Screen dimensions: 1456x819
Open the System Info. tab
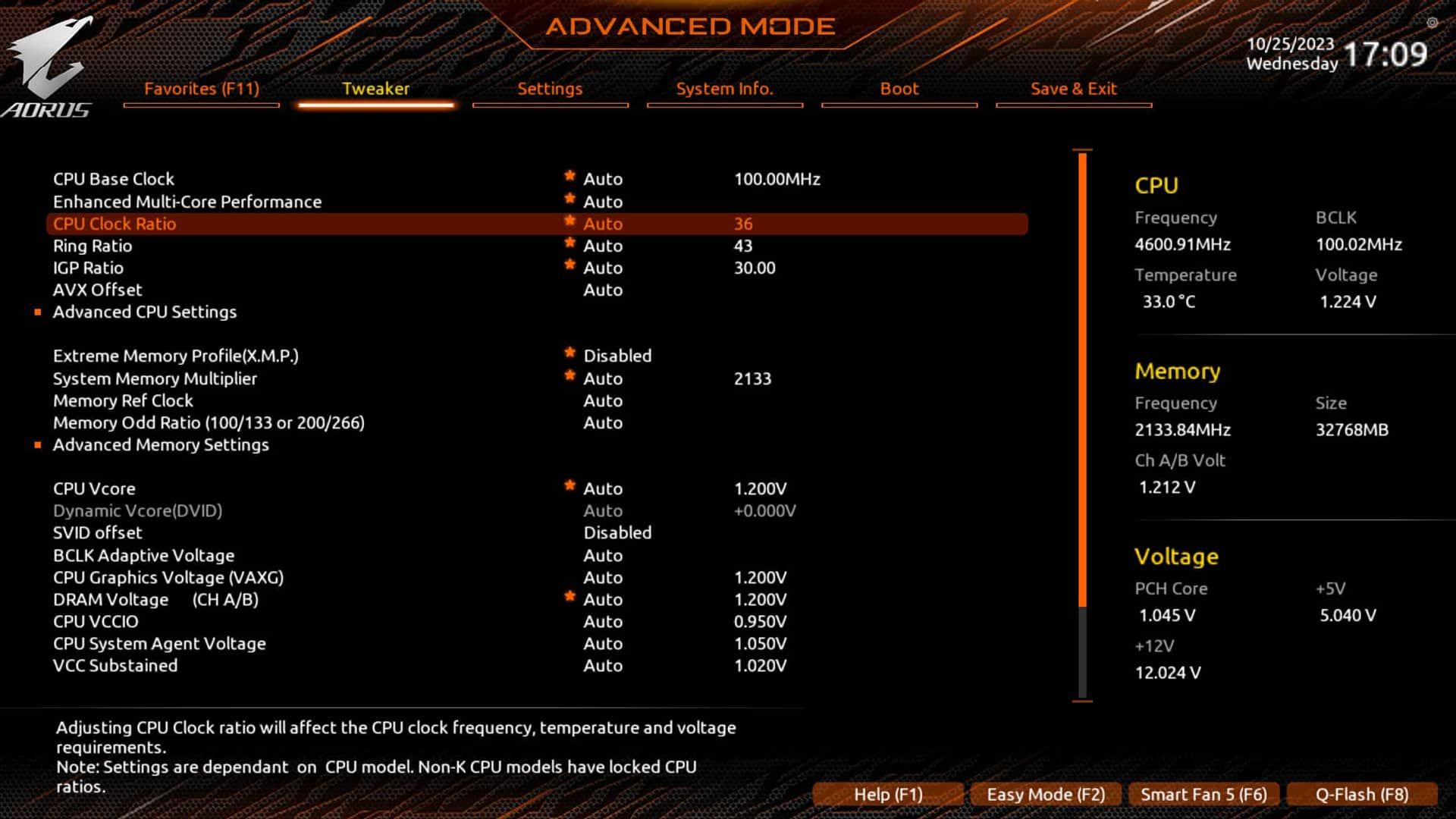pos(724,89)
